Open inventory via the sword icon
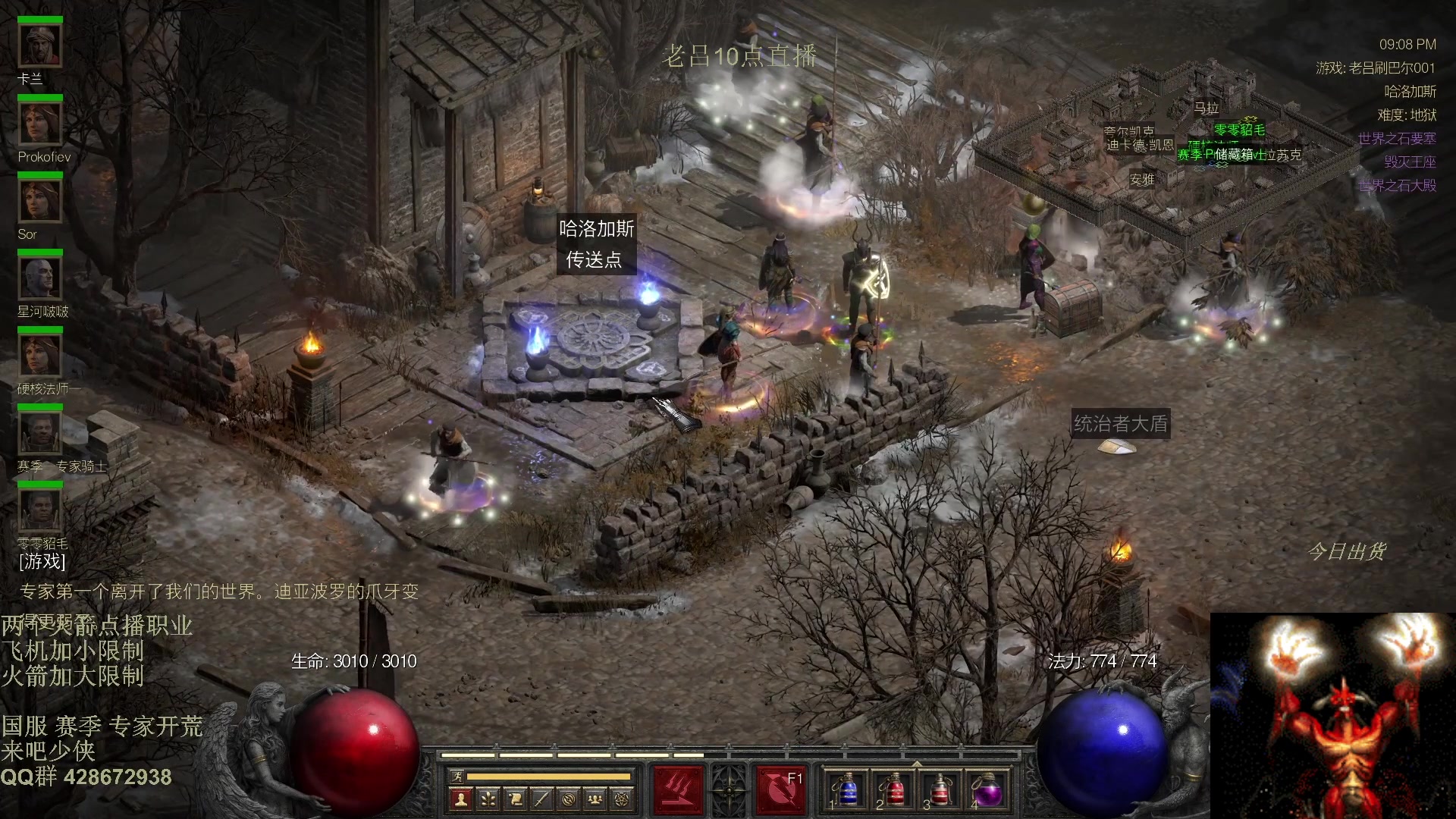The image size is (1456, 819). 541,799
